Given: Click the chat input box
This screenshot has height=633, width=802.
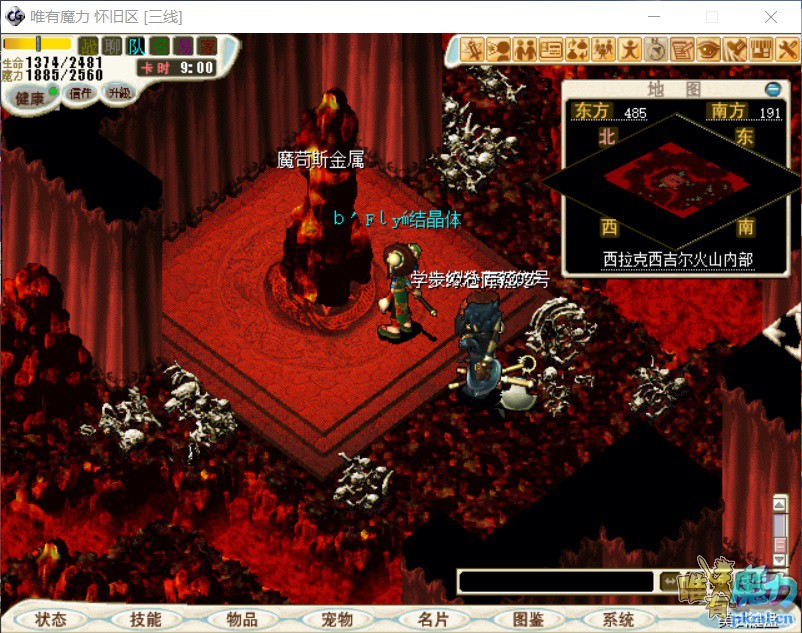Looking at the screenshot, I should [555, 581].
